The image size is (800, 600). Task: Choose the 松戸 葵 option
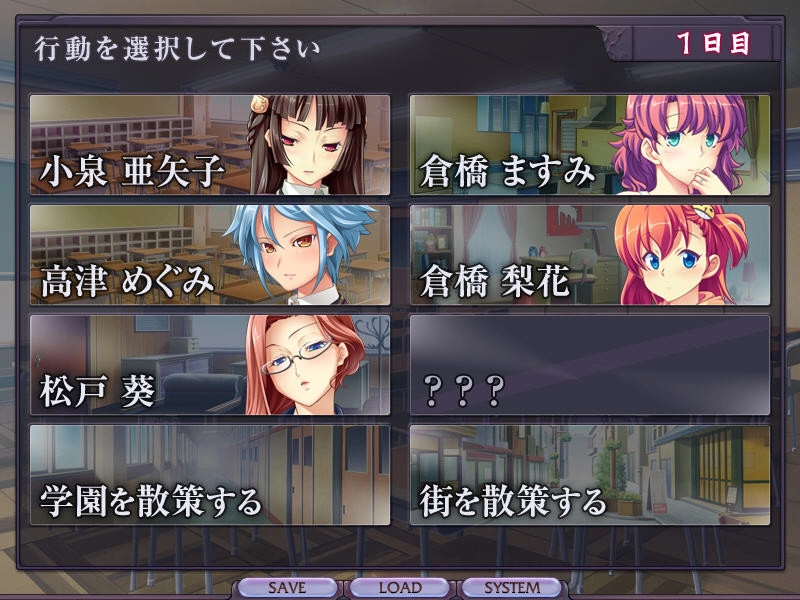click(210, 365)
